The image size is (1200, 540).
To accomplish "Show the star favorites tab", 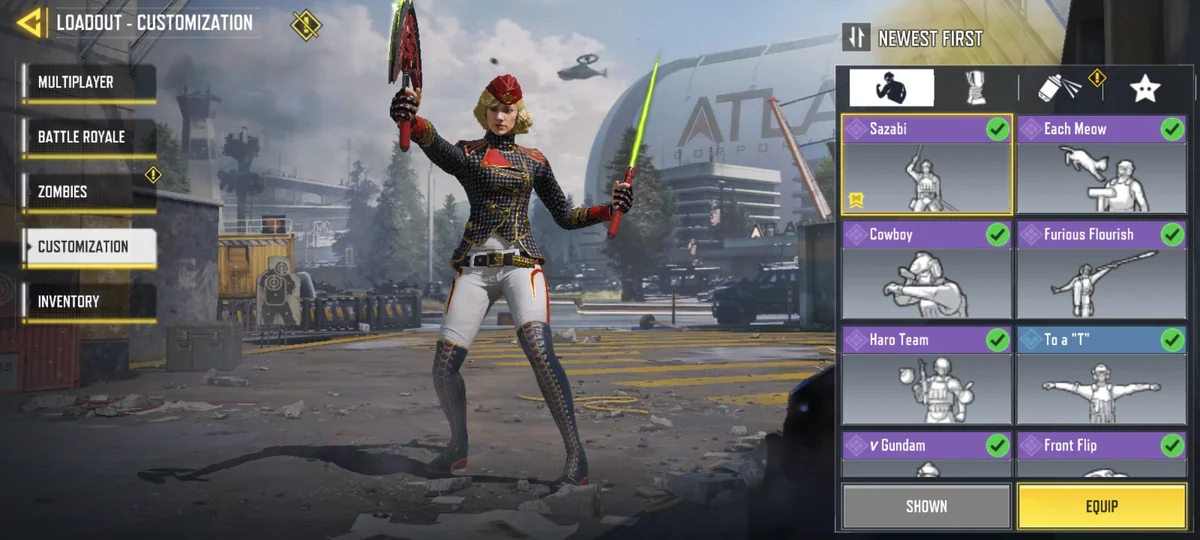I will point(1144,88).
